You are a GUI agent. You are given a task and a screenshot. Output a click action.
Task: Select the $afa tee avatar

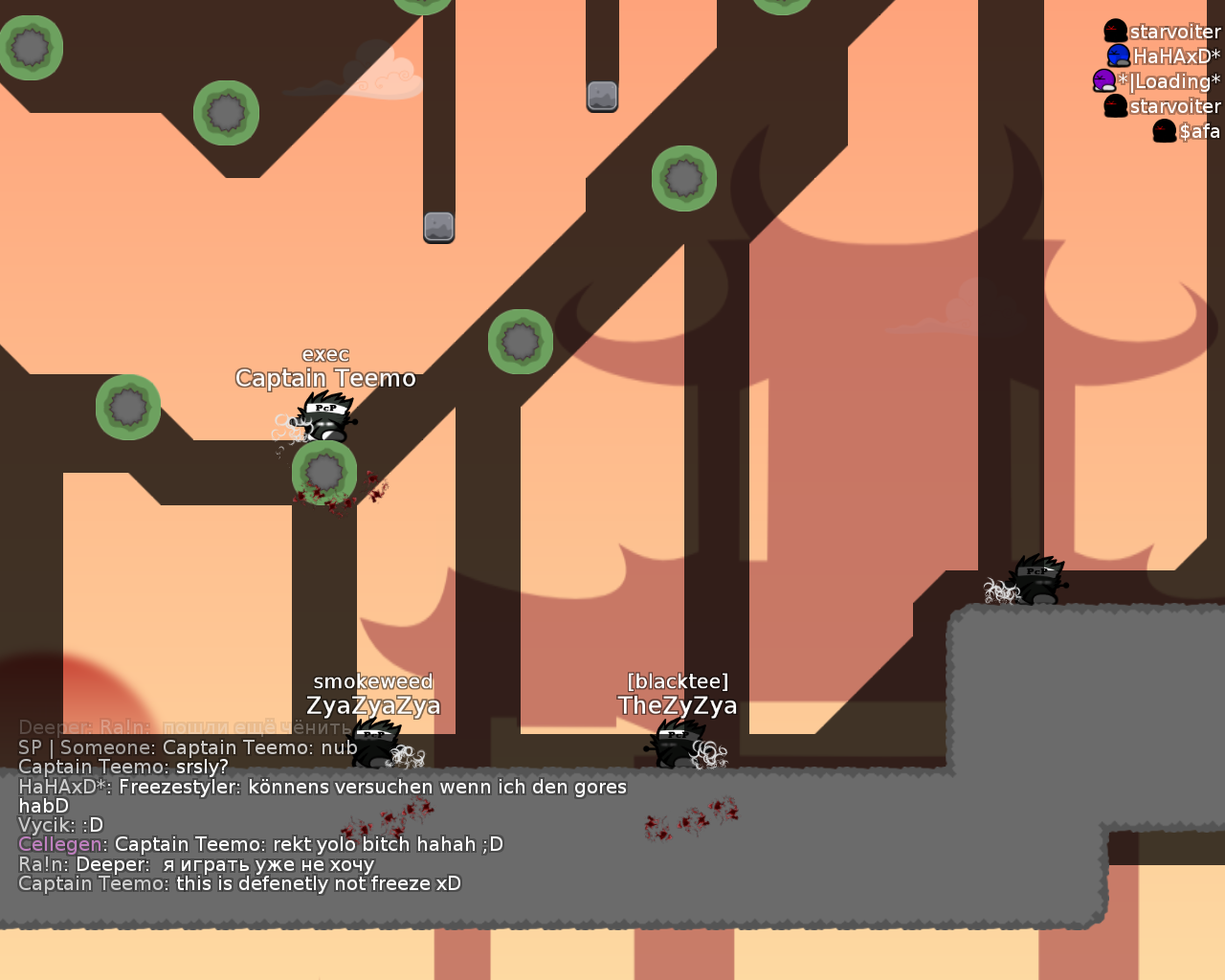pos(1163,131)
